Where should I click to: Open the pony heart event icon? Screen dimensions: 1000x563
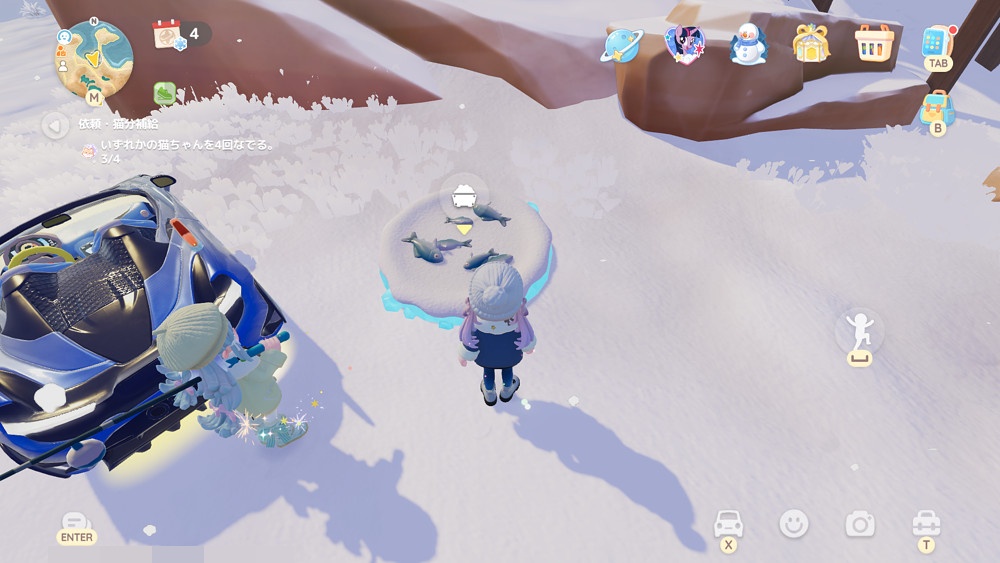tap(683, 44)
